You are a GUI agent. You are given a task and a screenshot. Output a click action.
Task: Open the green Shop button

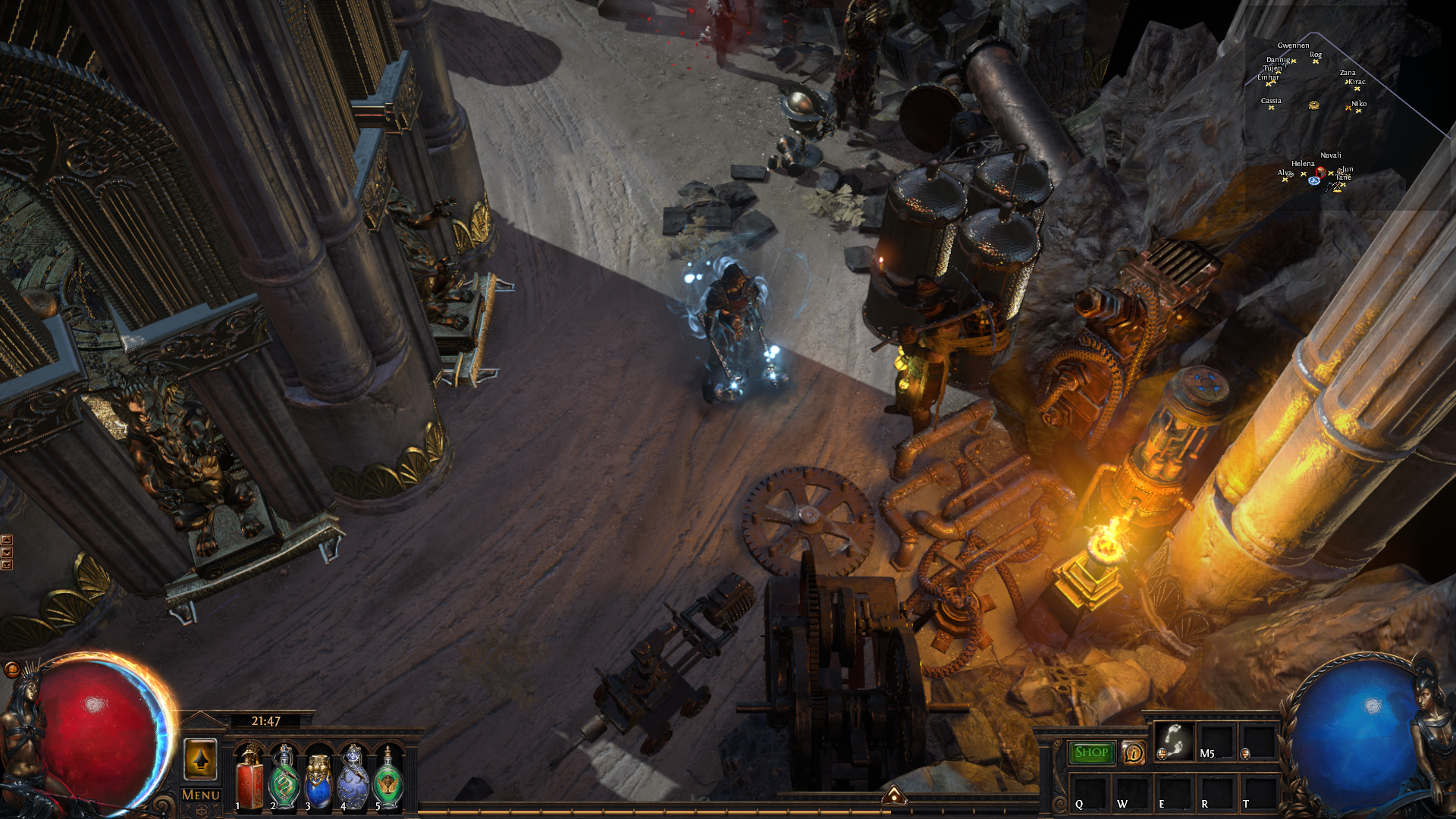[1091, 752]
